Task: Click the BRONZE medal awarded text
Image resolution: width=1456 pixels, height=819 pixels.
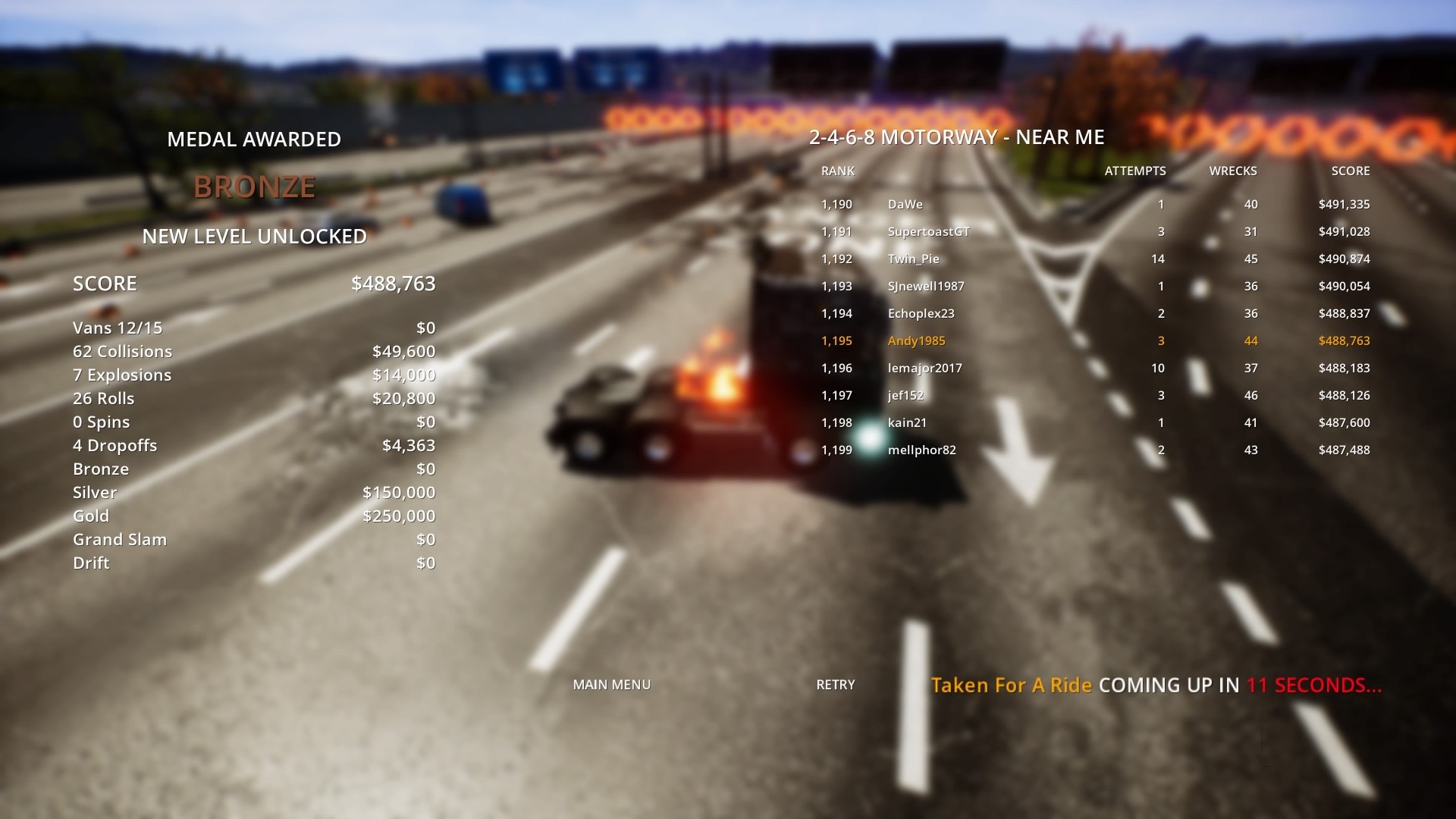Action: tap(255, 186)
